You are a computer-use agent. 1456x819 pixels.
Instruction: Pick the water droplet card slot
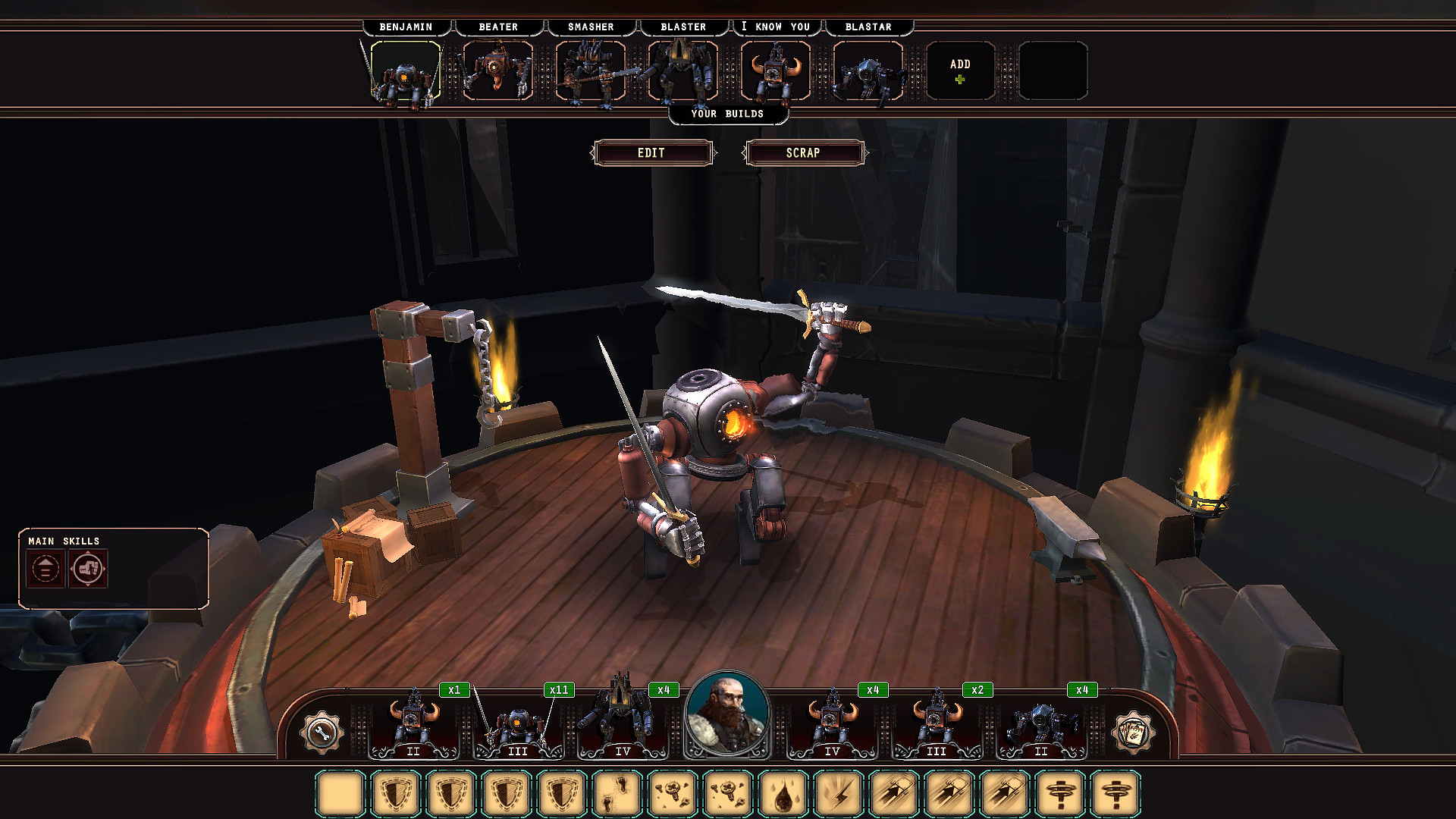pyautogui.click(x=783, y=794)
